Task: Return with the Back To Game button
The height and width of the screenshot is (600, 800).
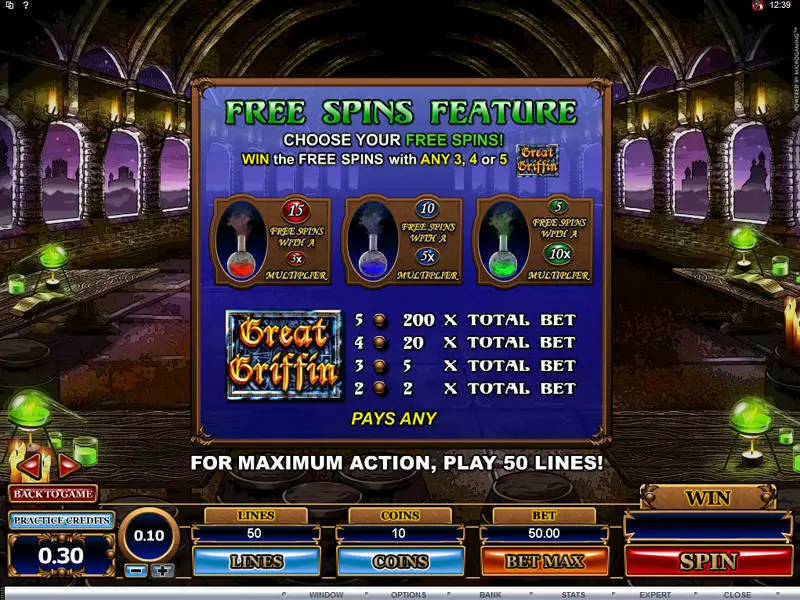Action: pyautogui.click(x=52, y=493)
